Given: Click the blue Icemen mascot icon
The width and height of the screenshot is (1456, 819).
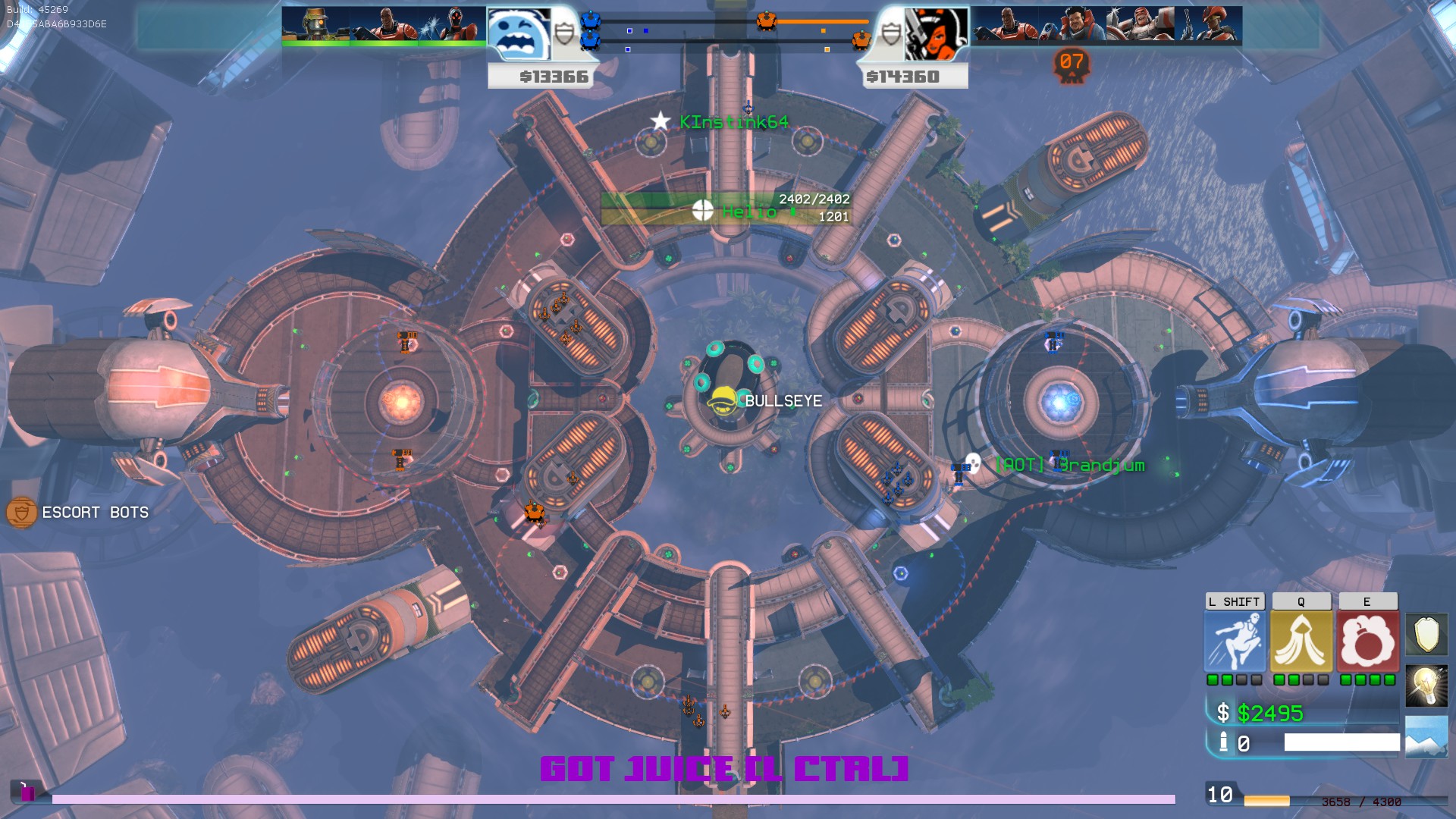Looking at the screenshot, I should click(519, 31).
